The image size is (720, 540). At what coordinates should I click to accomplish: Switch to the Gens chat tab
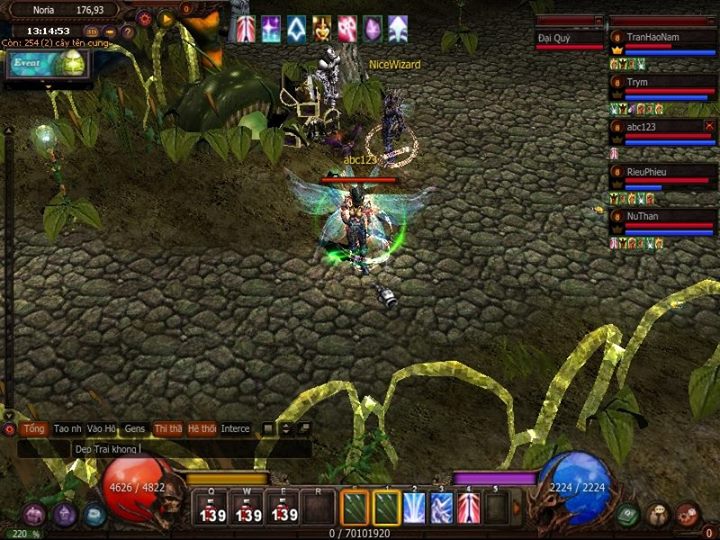pos(135,429)
